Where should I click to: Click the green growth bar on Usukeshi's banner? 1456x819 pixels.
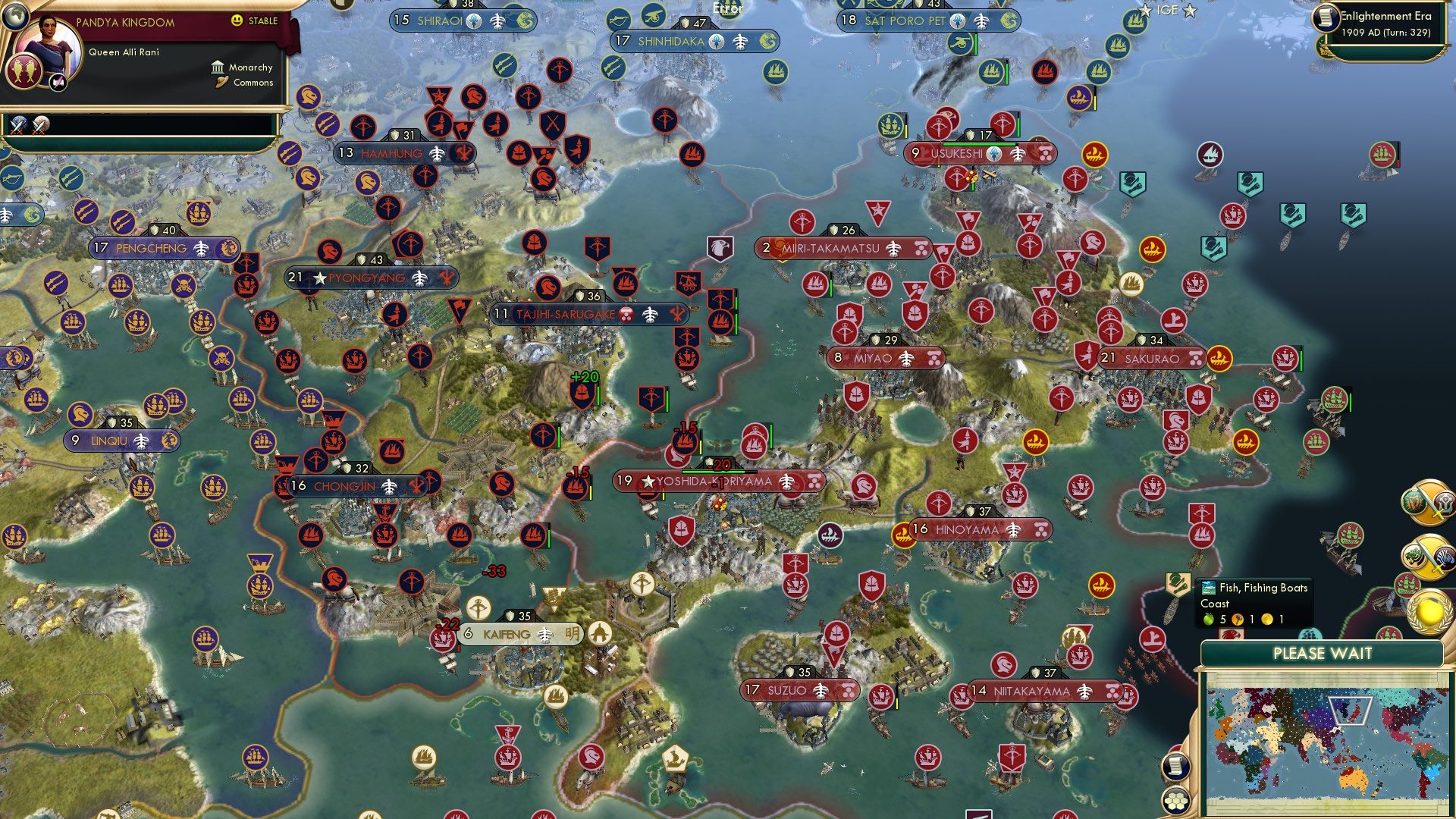click(x=980, y=144)
